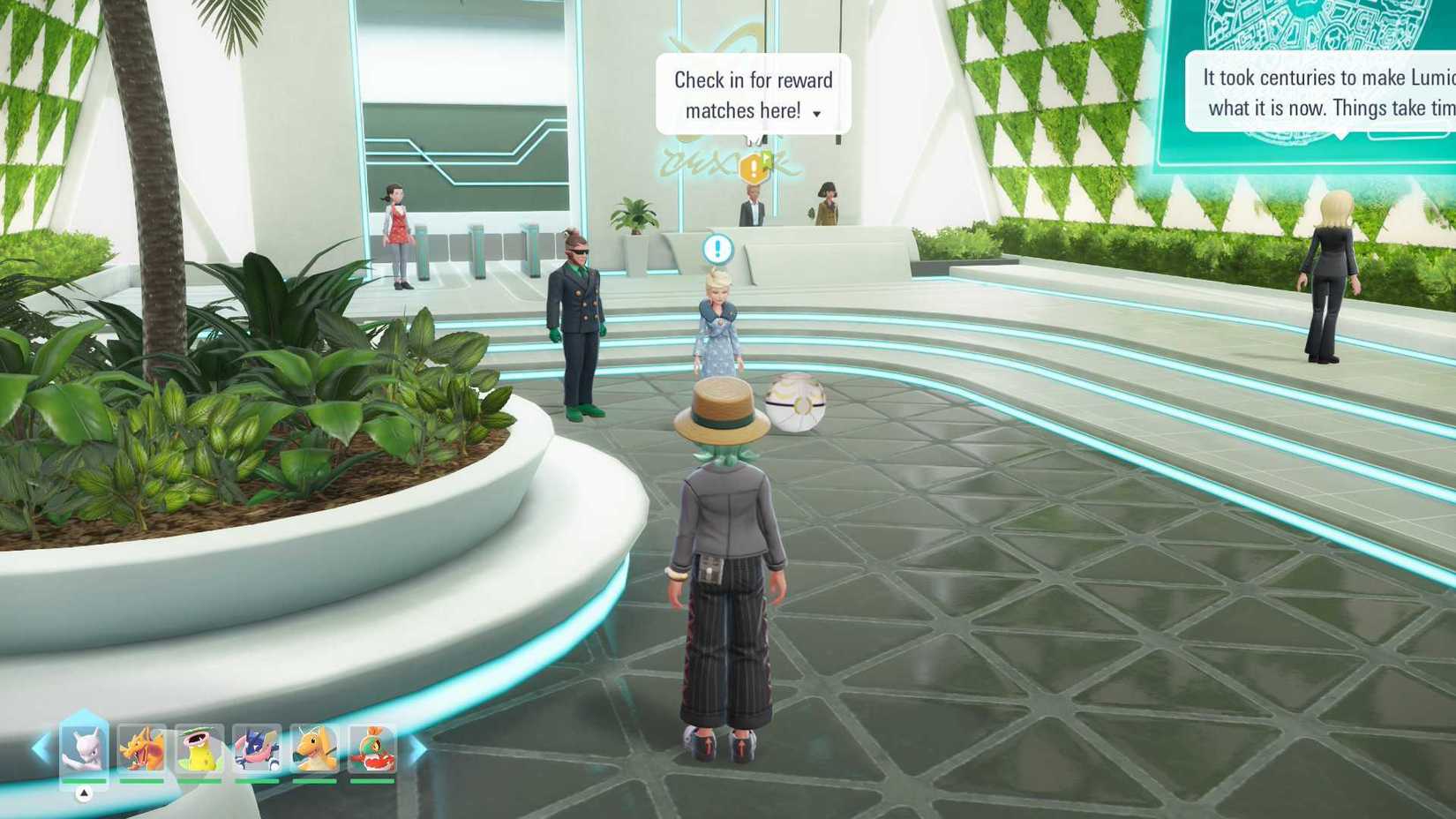Click the Luxury Ball on the floor
Viewport: 1456px width, 819px height.
(x=797, y=403)
